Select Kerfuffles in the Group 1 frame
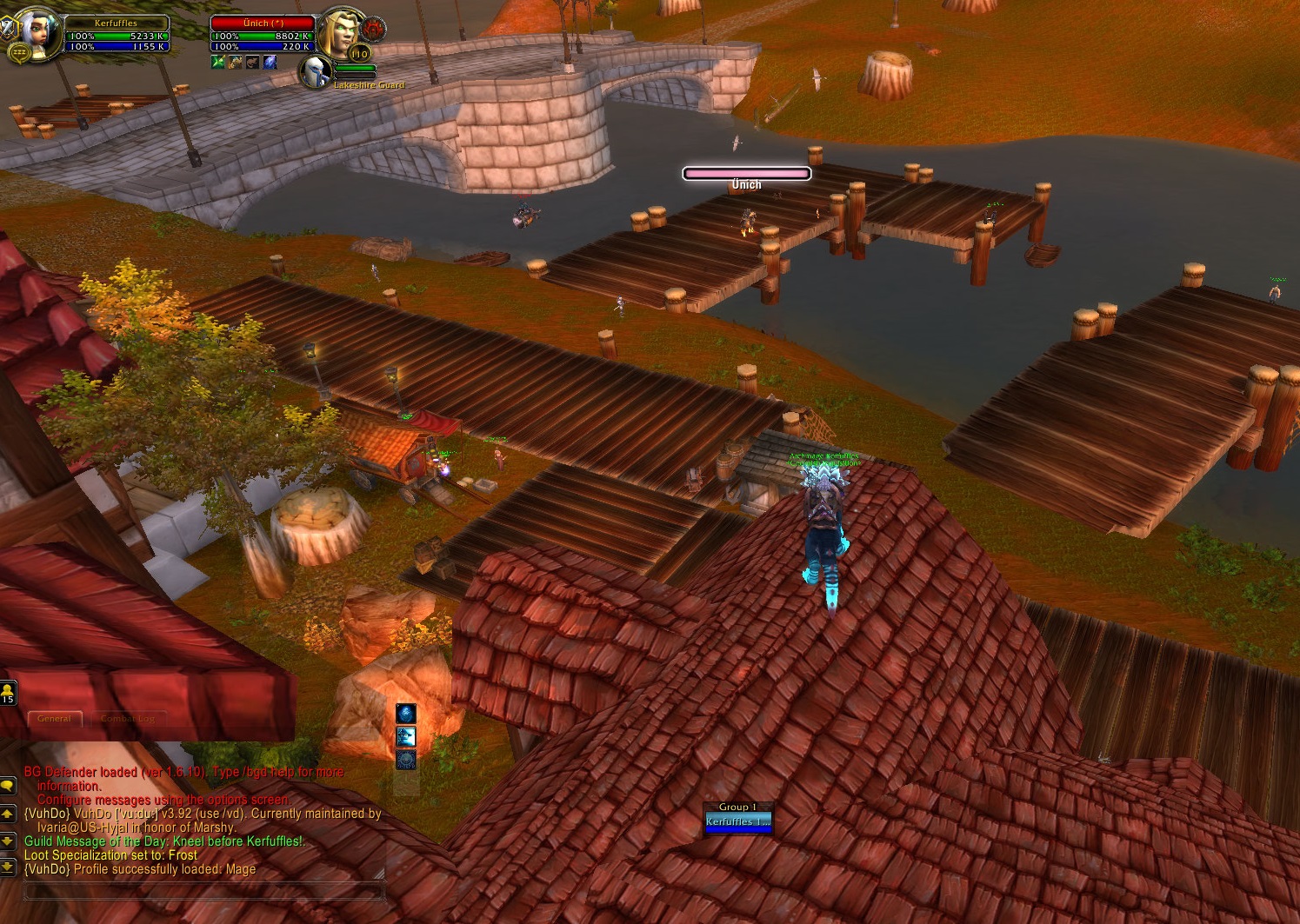 pos(737,822)
